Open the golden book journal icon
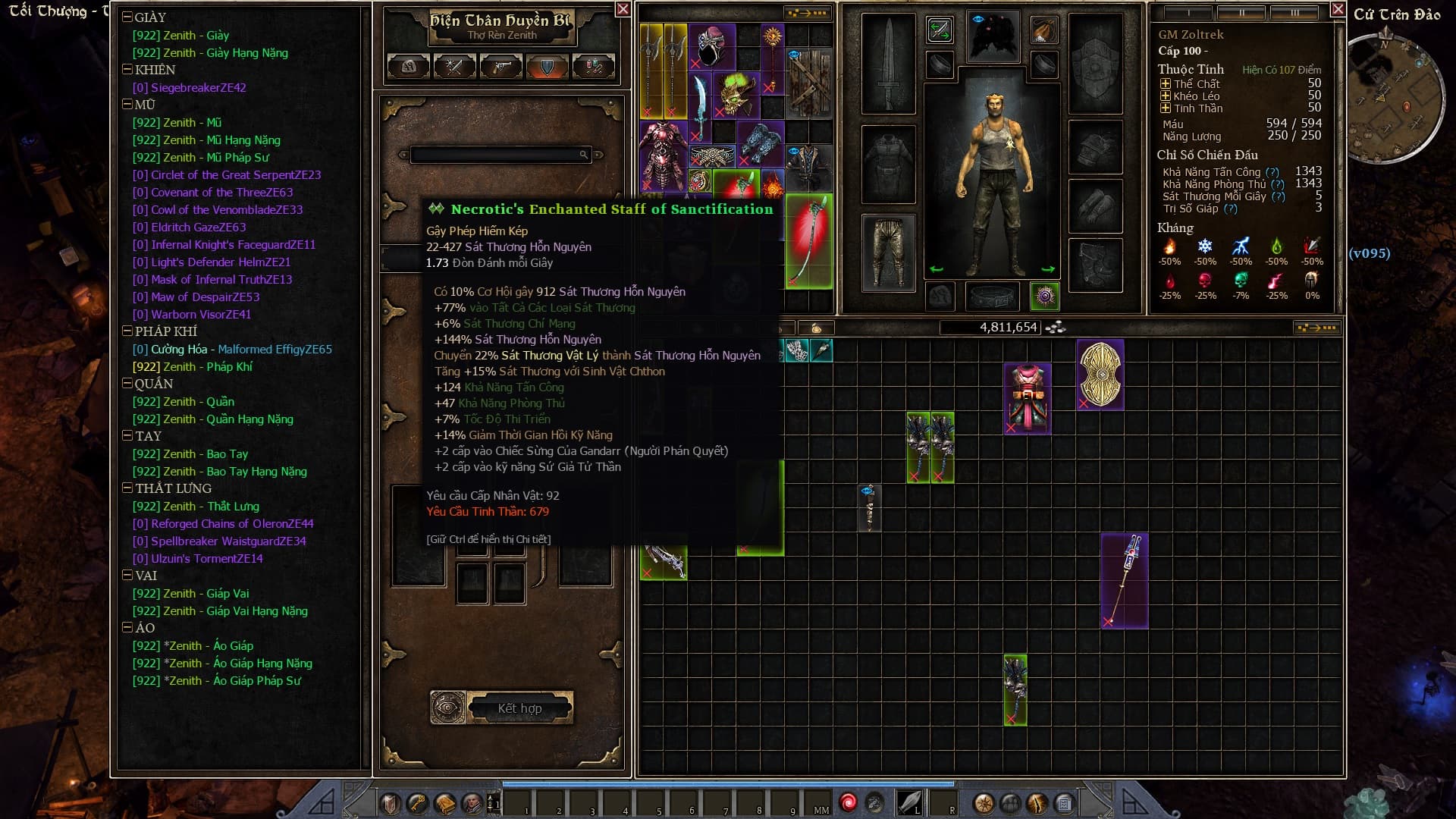The image size is (1456, 819). [x=445, y=803]
